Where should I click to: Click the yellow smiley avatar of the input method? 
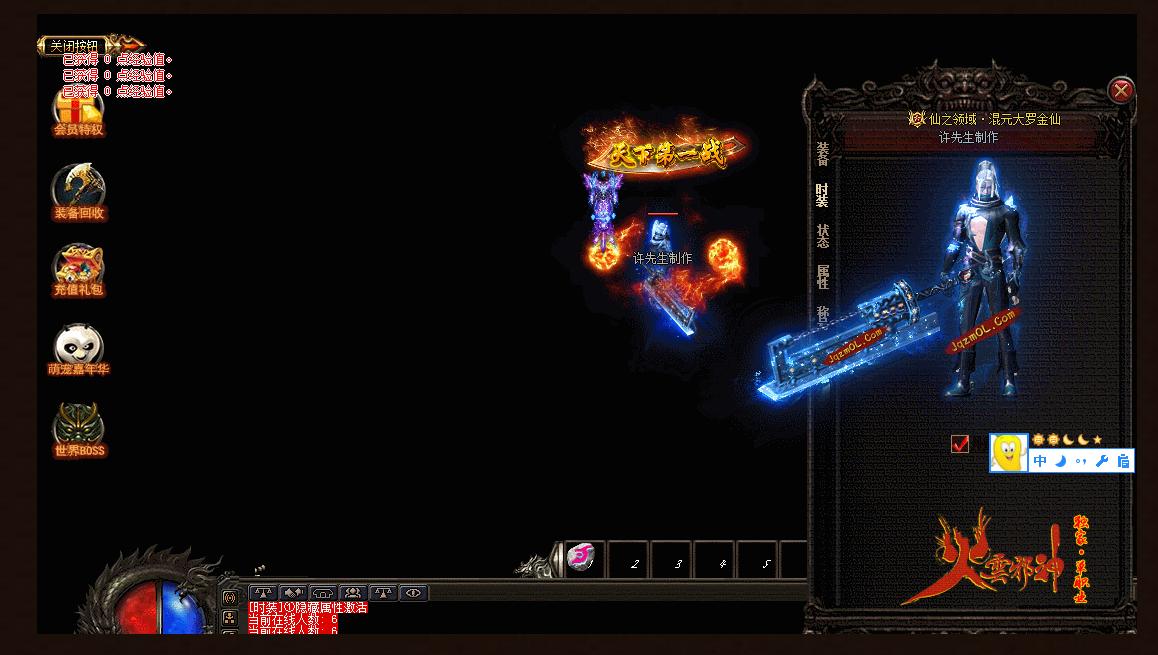point(1008,452)
